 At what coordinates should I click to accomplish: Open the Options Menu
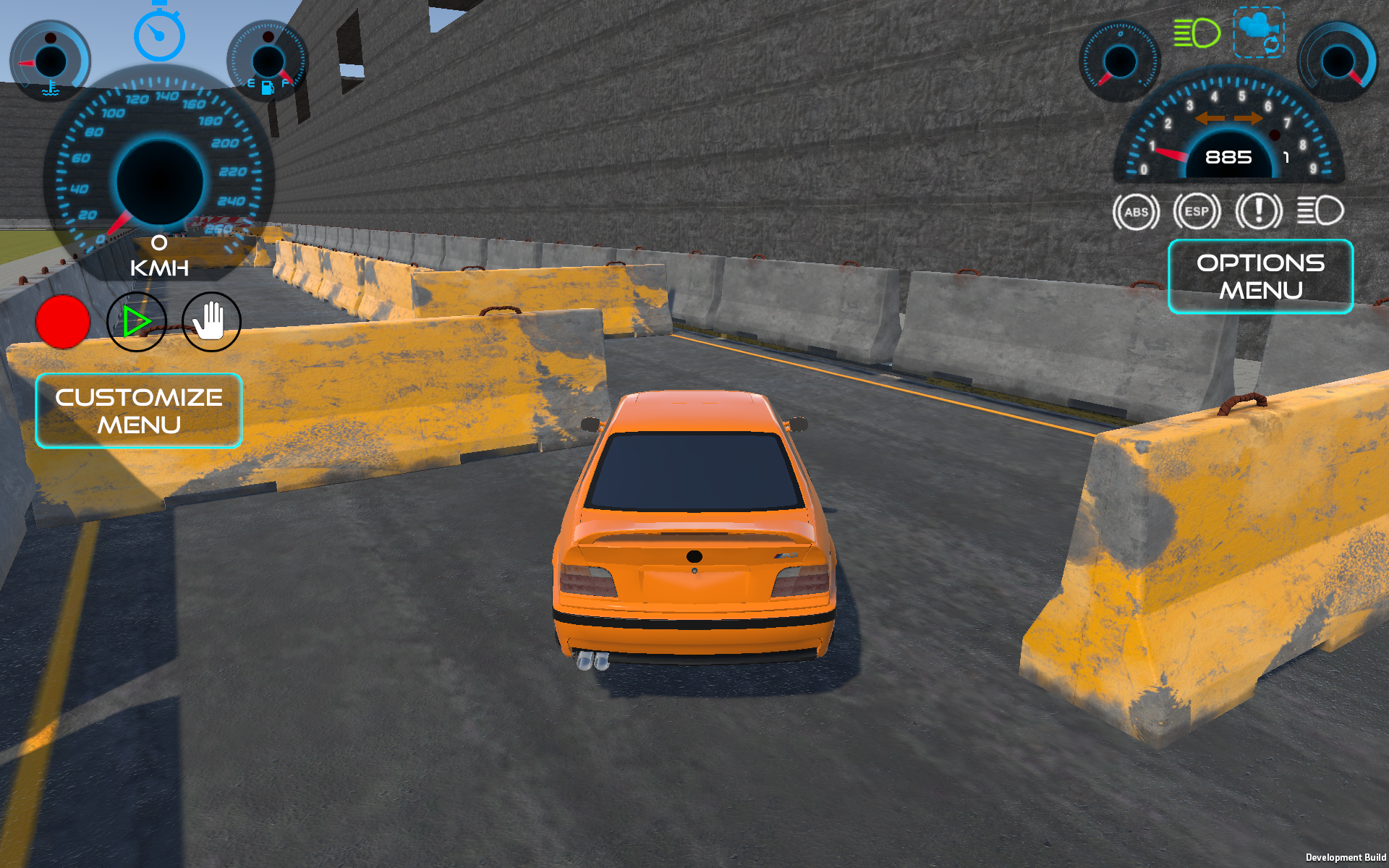[1260, 276]
